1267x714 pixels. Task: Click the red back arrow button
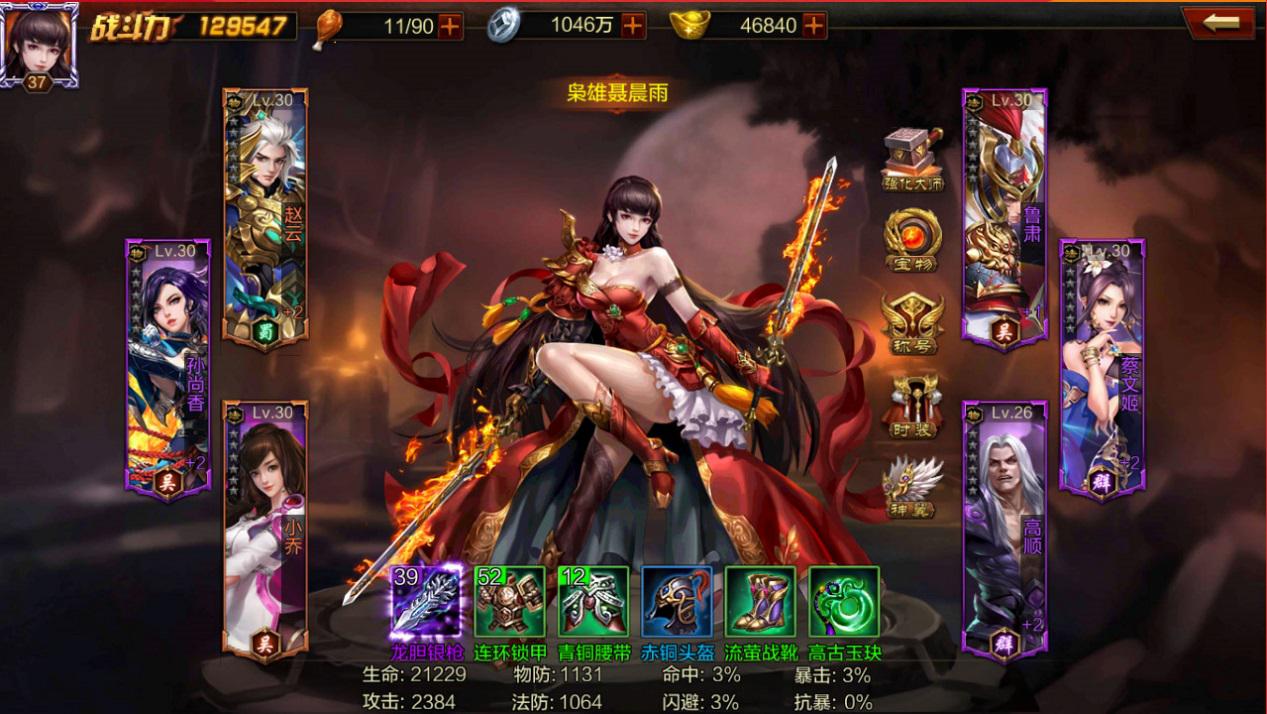pos(1218,23)
